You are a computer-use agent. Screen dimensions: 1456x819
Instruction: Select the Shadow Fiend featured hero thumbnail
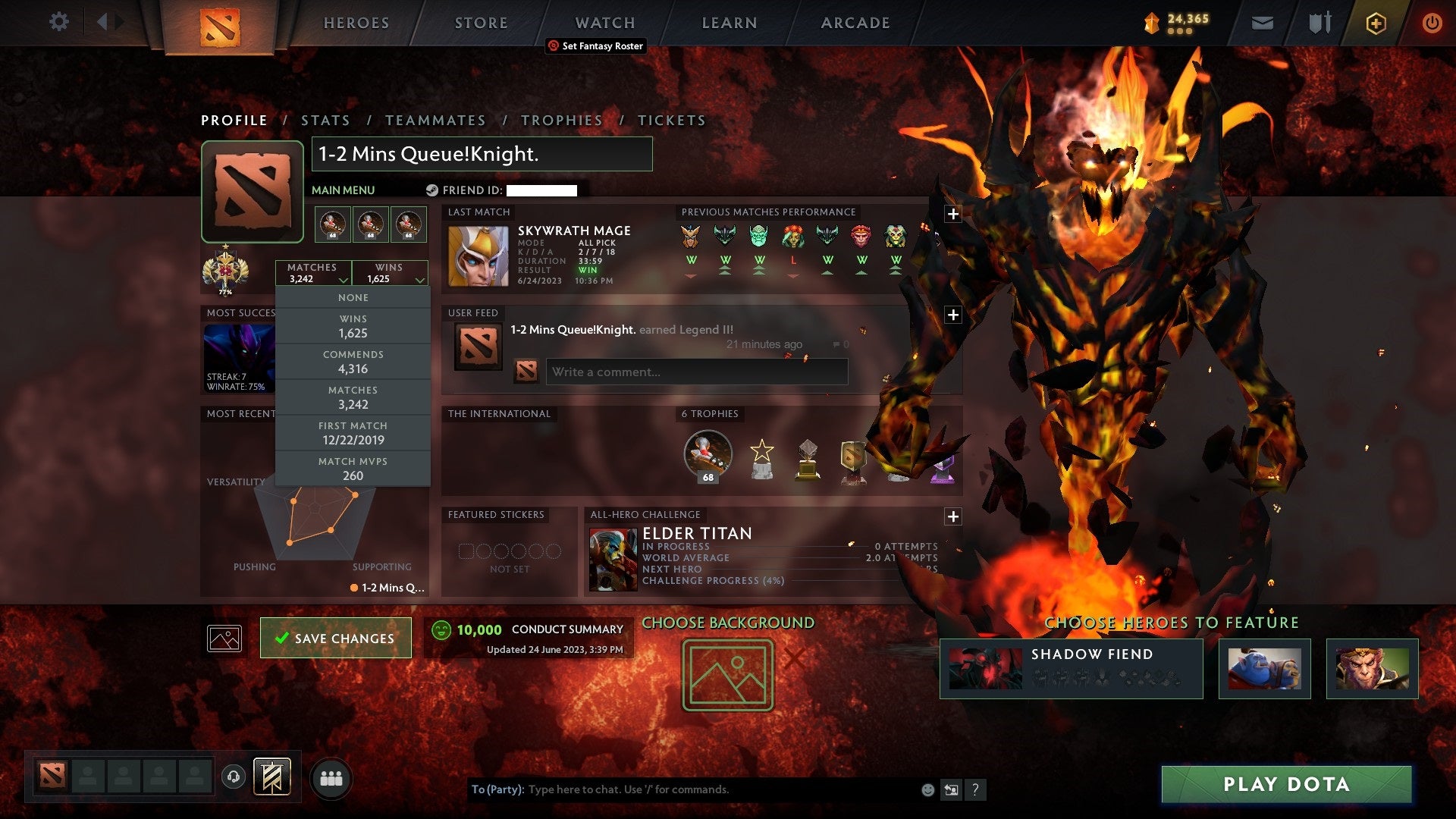pos(986,668)
